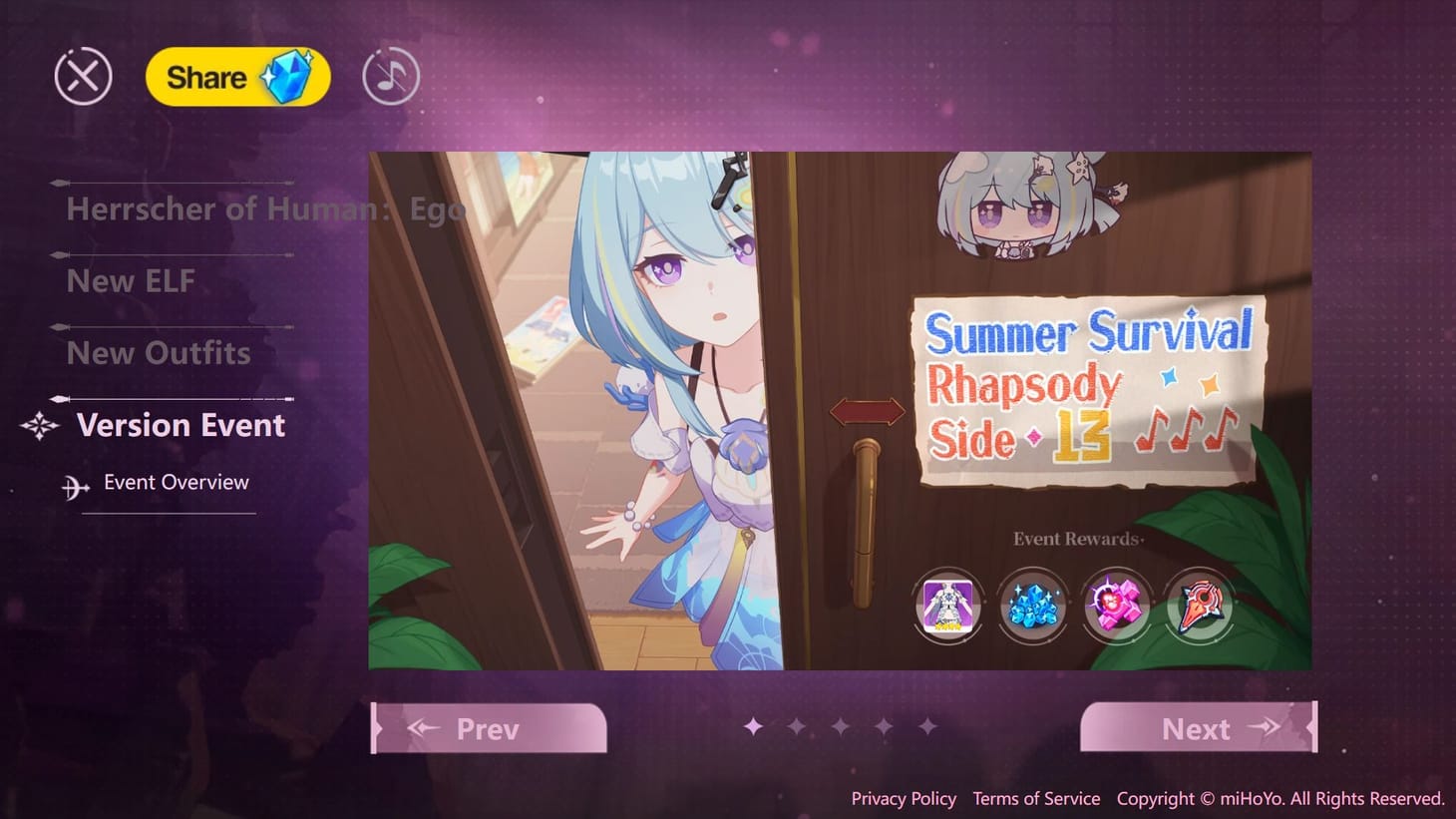
Task: Select the blue crystals reward icon
Action: [1033, 606]
